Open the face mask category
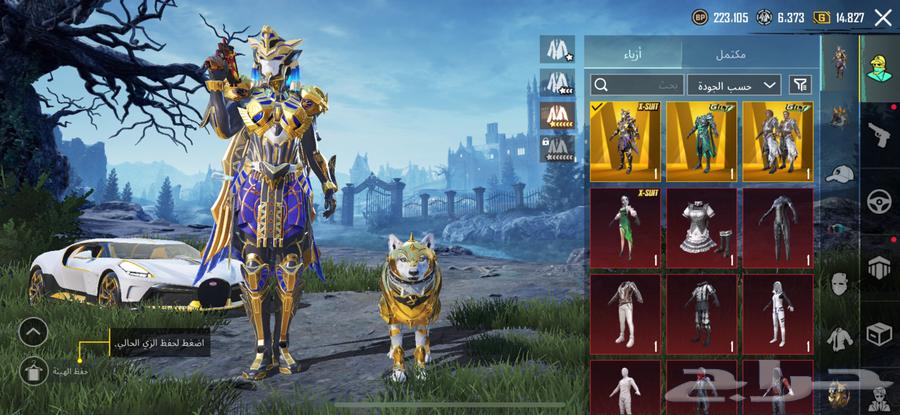This screenshot has height=415, width=900. tap(839, 284)
